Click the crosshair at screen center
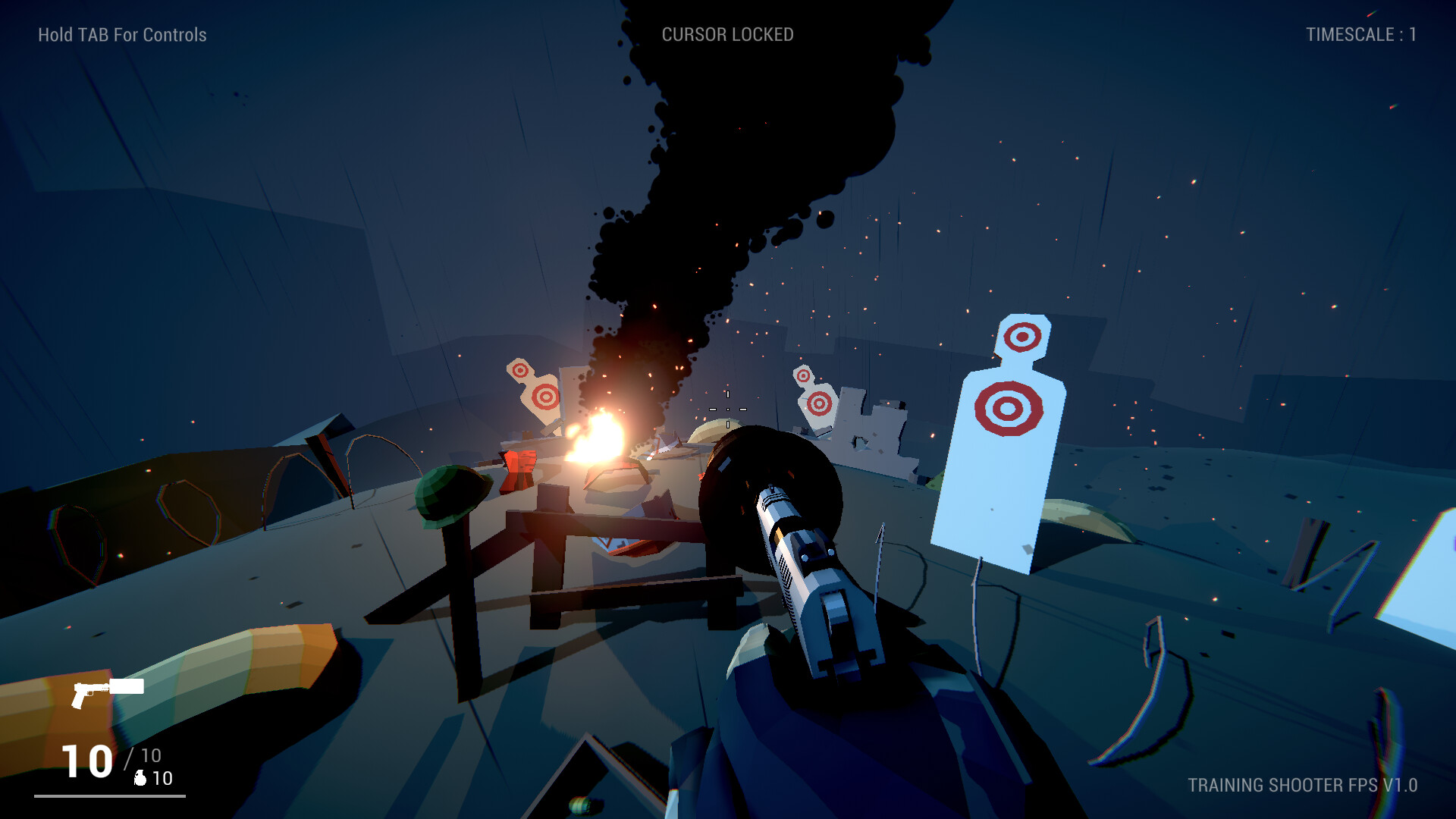1456x819 pixels. point(728,409)
